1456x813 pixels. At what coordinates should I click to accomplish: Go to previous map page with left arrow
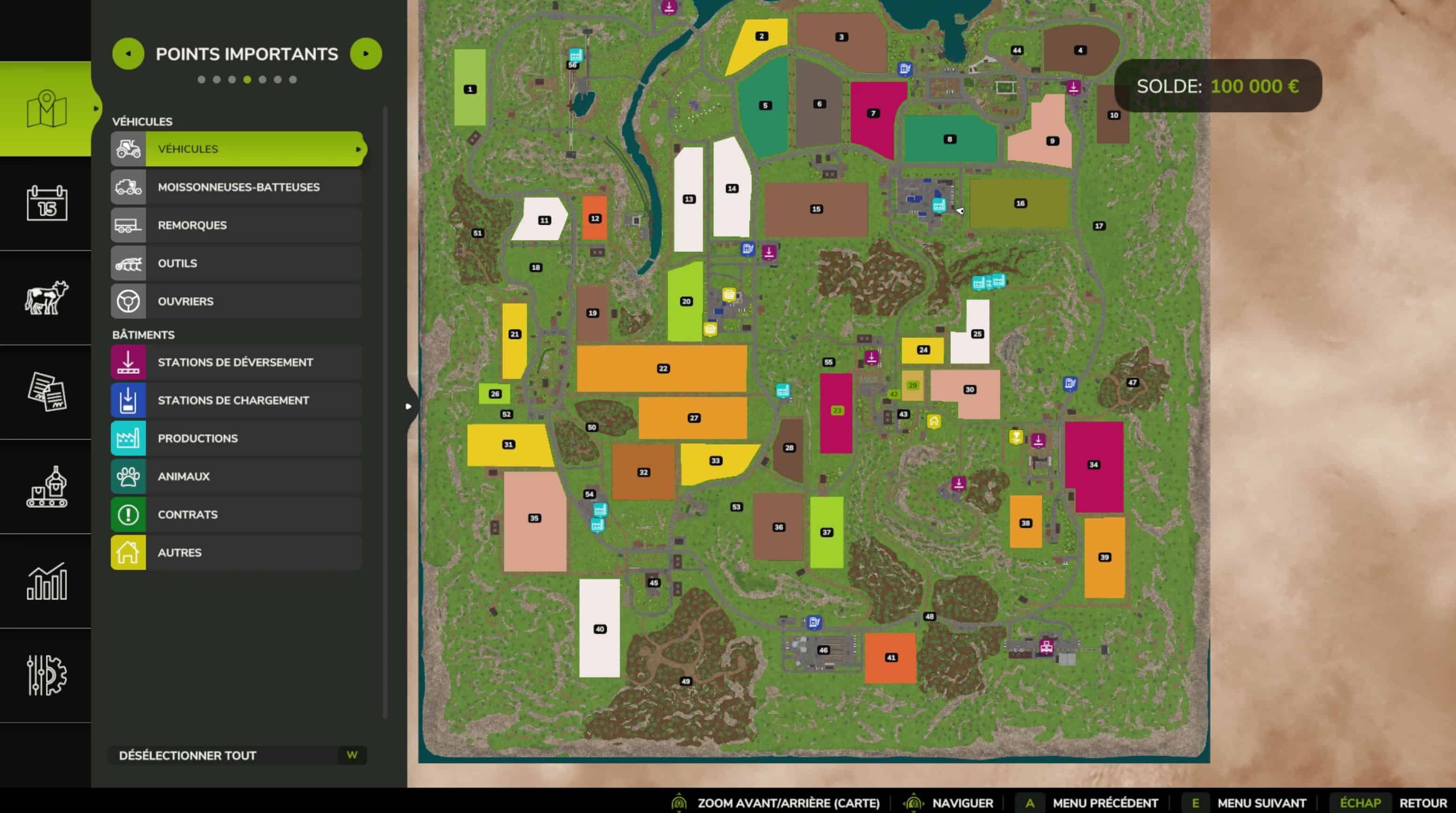pos(128,54)
